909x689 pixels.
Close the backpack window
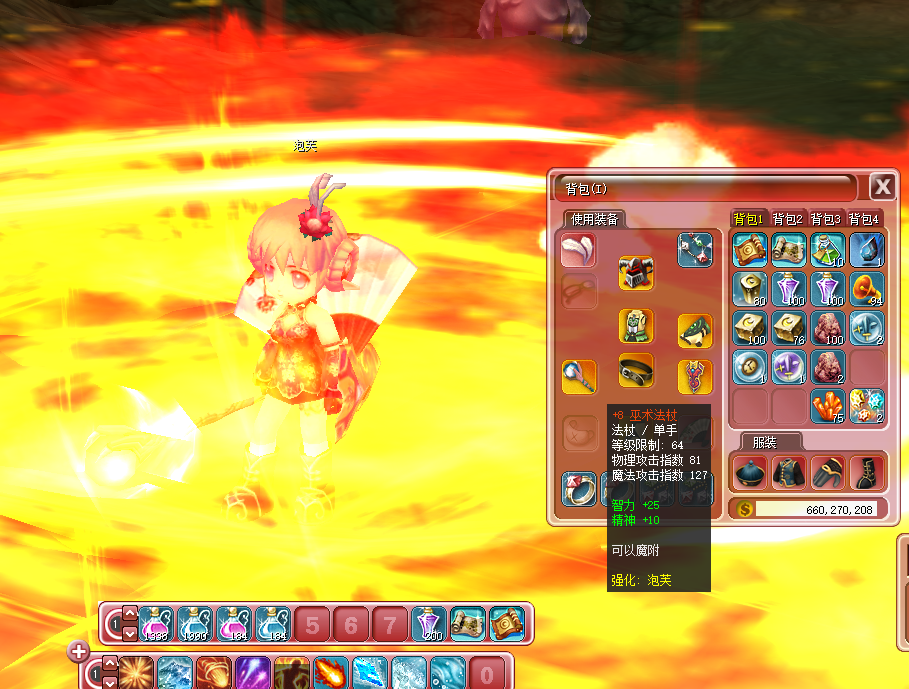[x=881, y=187]
